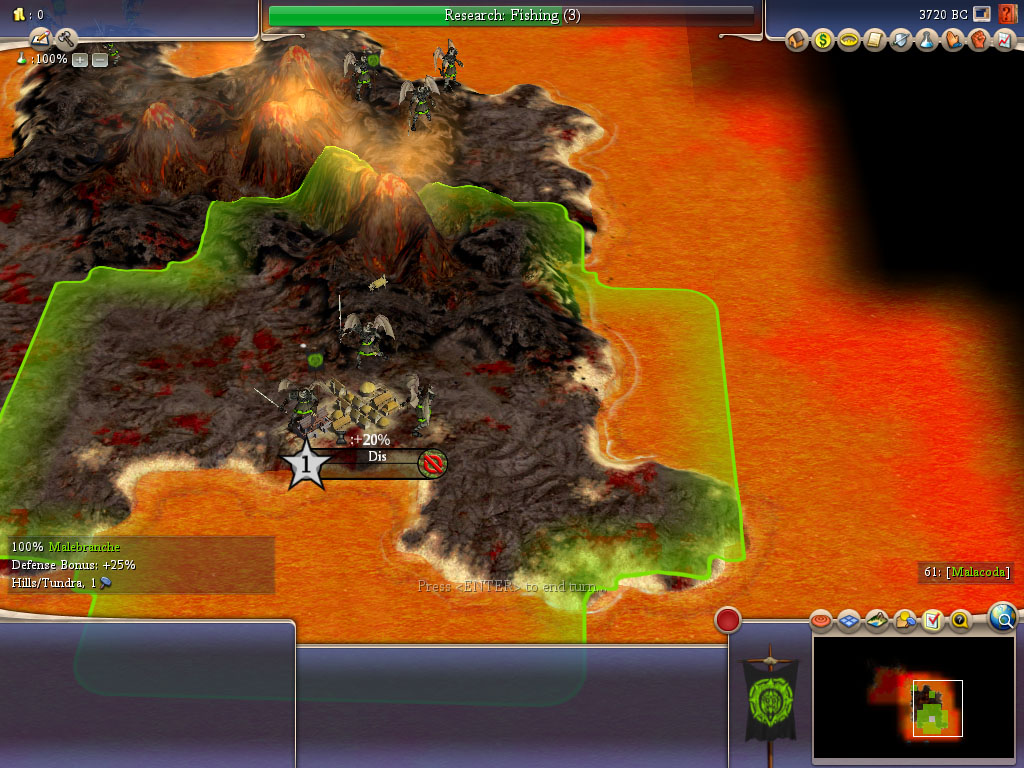The height and width of the screenshot is (768, 1024).
Task: Open the Foreign Advisor scroll icon
Action: tap(875, 40)
